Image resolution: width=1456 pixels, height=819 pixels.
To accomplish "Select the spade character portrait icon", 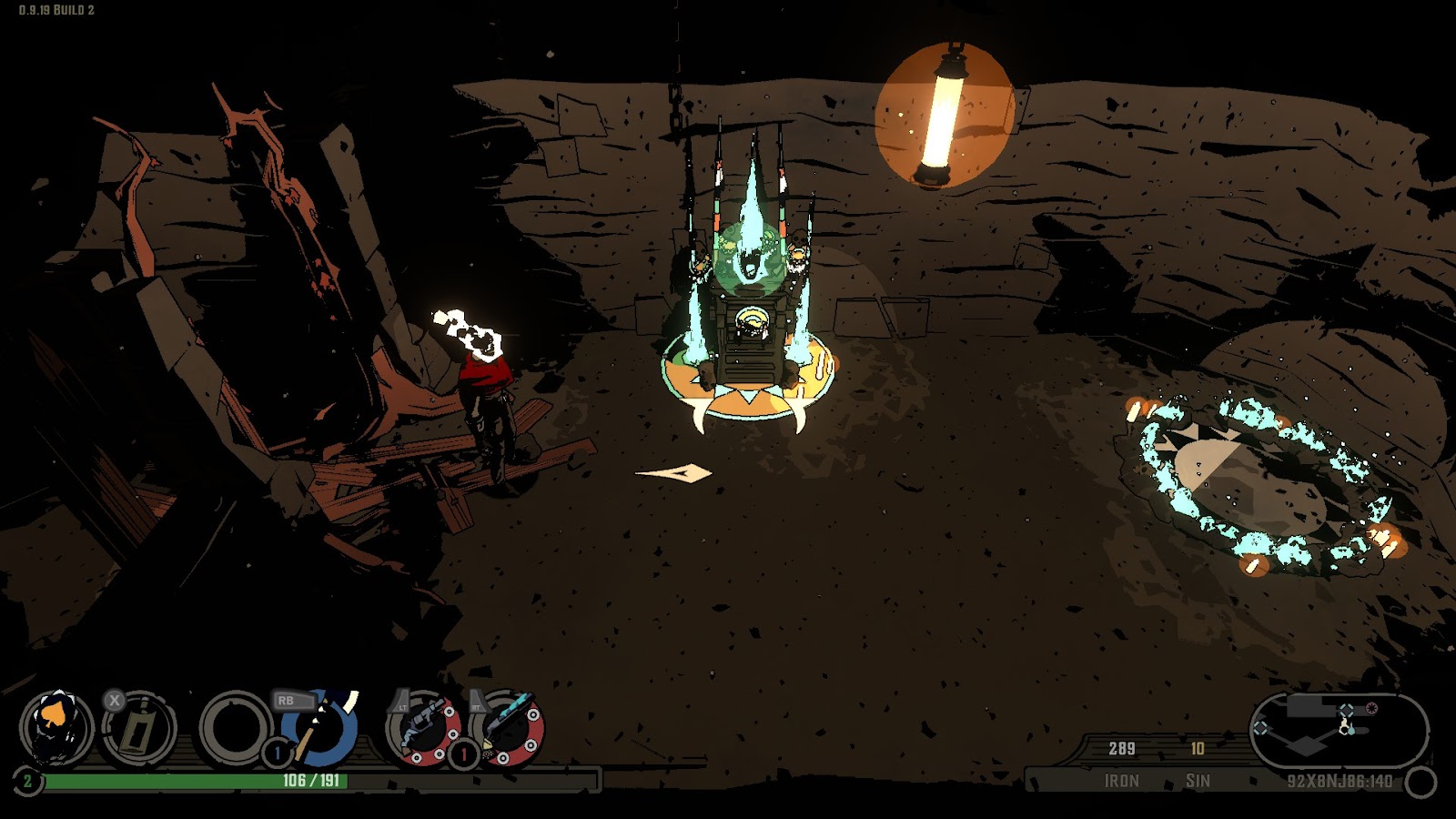I will tap(56, 728).
